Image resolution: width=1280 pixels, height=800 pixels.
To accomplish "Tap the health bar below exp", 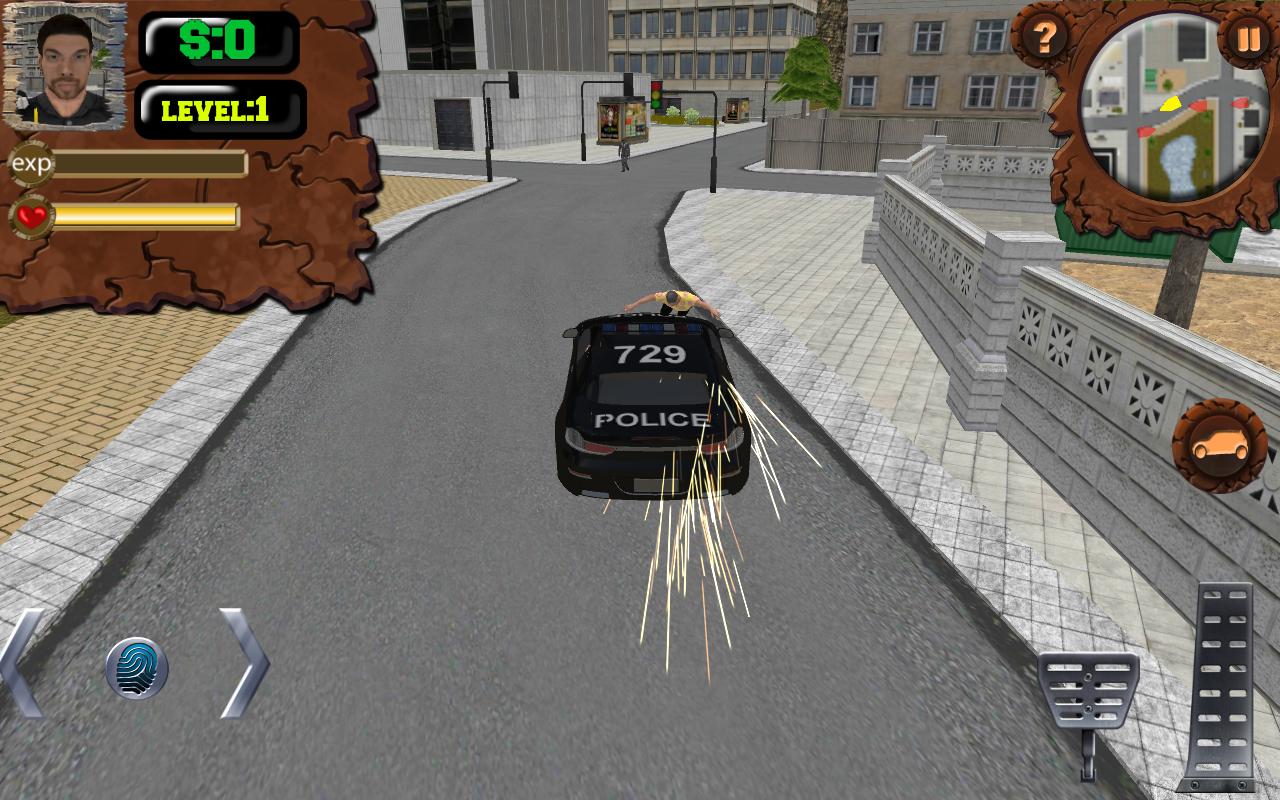I will click(x=146, y=214).
